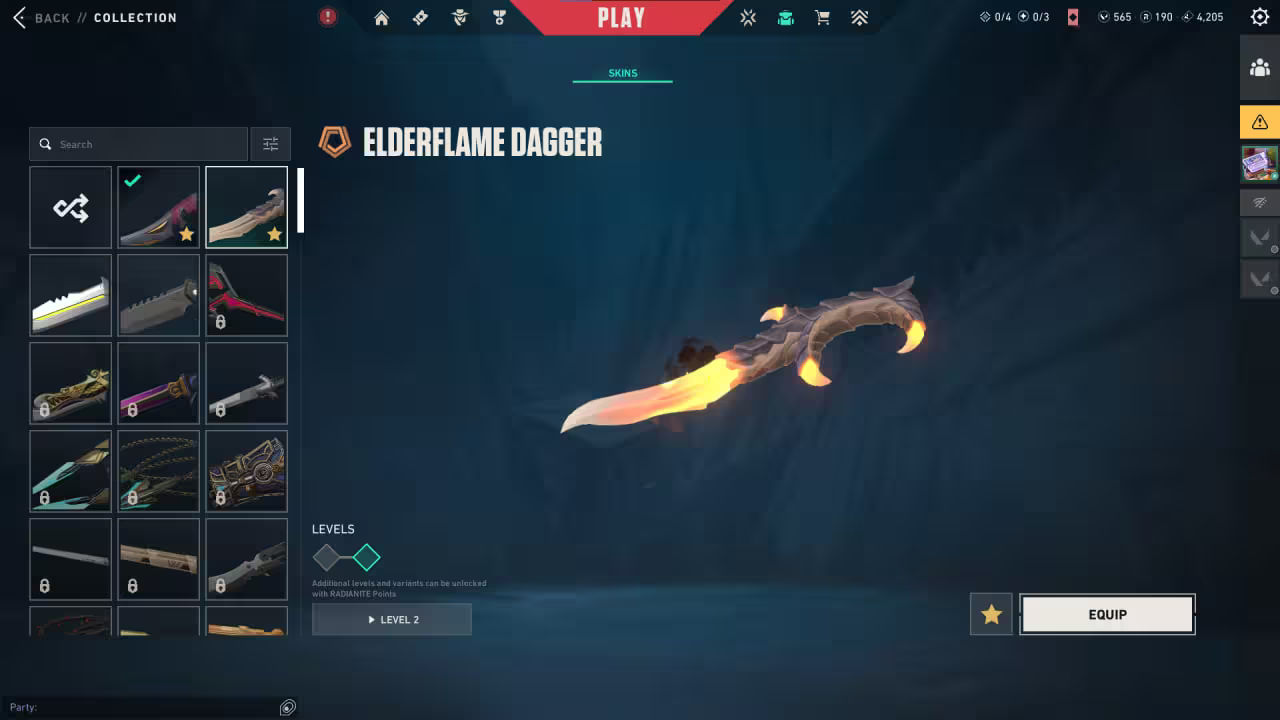Click the yellow warning alert icon
The image size is (1280, 720).
pos(1259,122)
